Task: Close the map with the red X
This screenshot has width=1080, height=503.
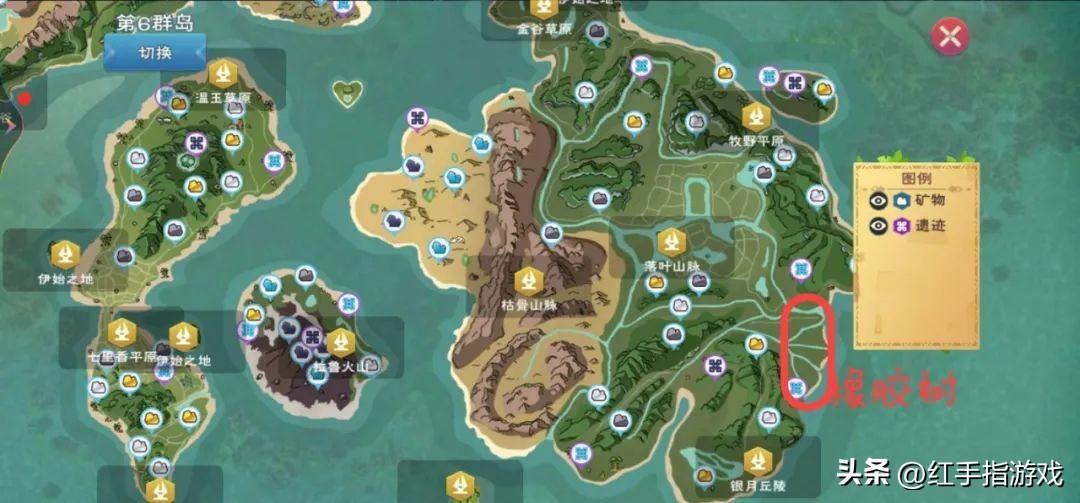Action: coord(949,37)
